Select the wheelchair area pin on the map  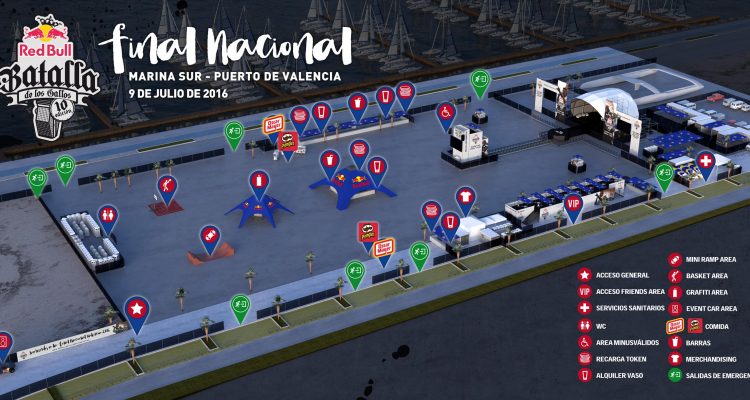(446, 113)
